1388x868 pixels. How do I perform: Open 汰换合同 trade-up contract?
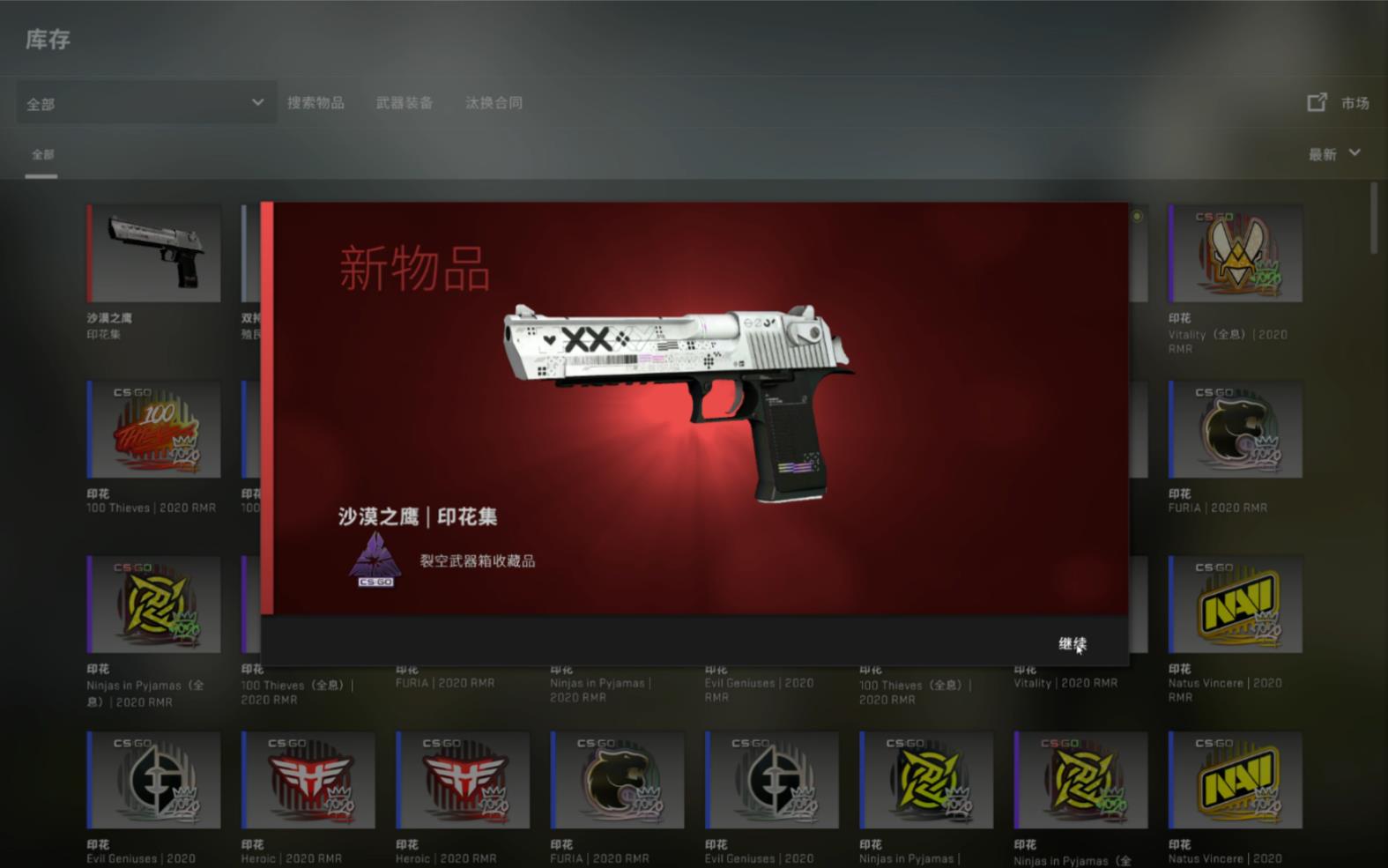pos(494,103)
